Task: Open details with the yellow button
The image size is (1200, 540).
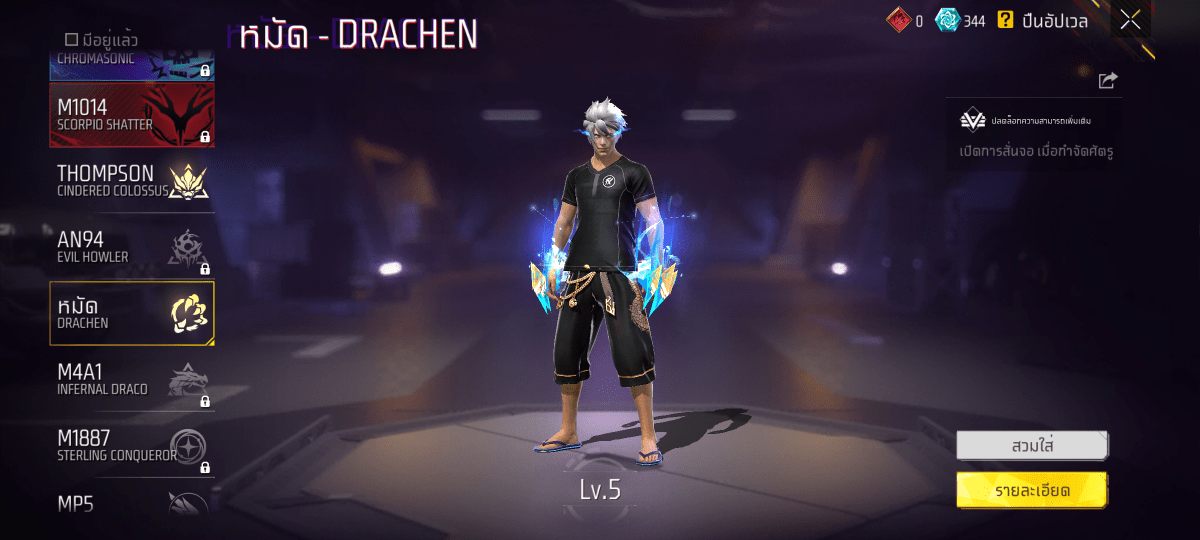Action: tap(1031, 490)
